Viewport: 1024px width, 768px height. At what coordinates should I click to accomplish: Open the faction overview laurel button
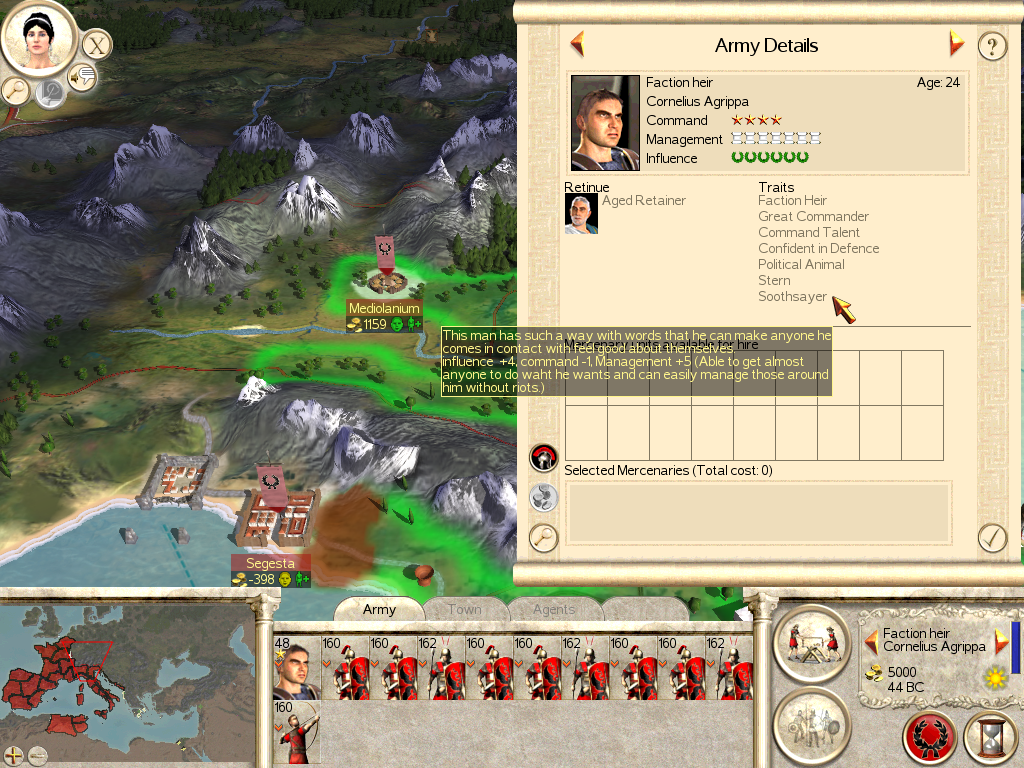click(930, 739)
